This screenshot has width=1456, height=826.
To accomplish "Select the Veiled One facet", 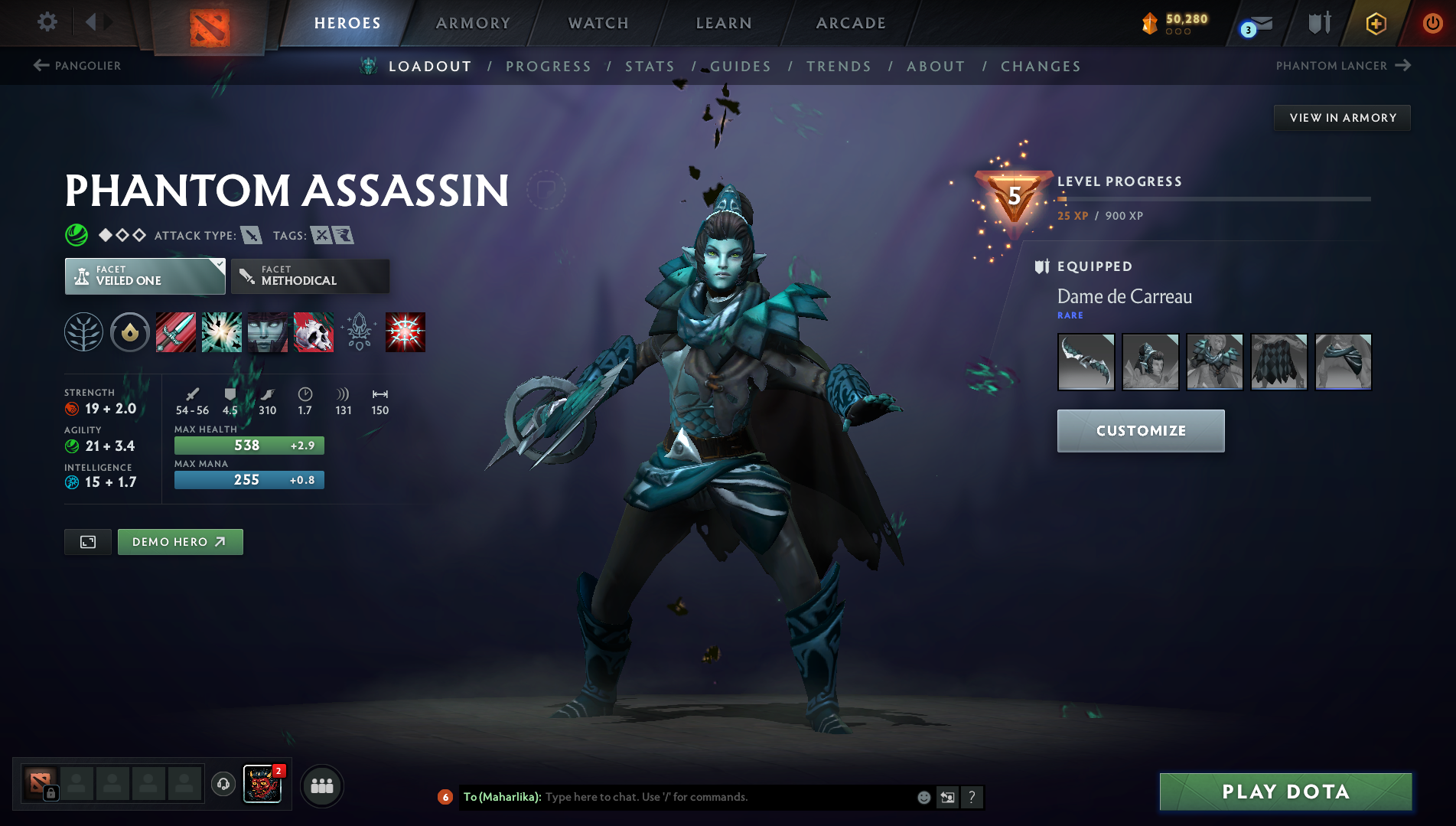I will point(142,276).
